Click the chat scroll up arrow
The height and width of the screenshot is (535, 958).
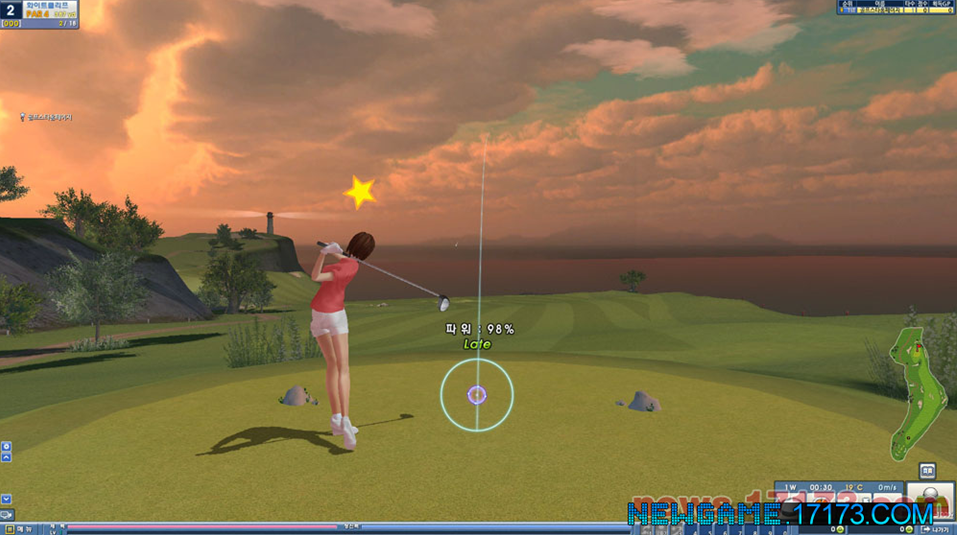click(x=6, y=458)
